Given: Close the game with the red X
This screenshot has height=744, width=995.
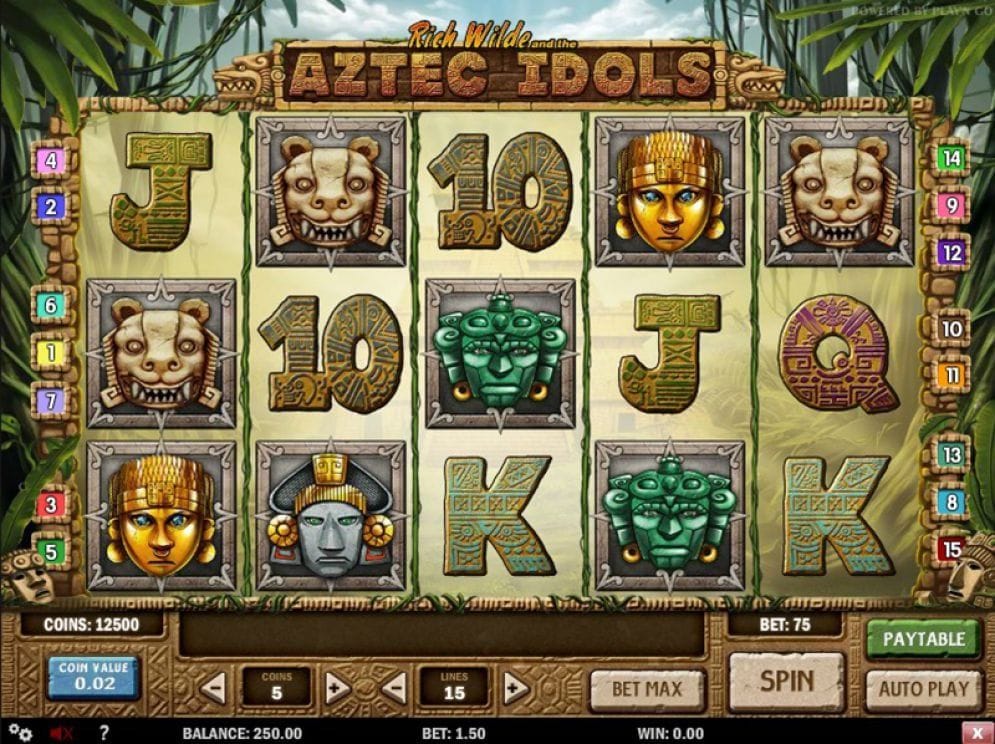Looking at the screenshot, I should [x=976, y=733].
